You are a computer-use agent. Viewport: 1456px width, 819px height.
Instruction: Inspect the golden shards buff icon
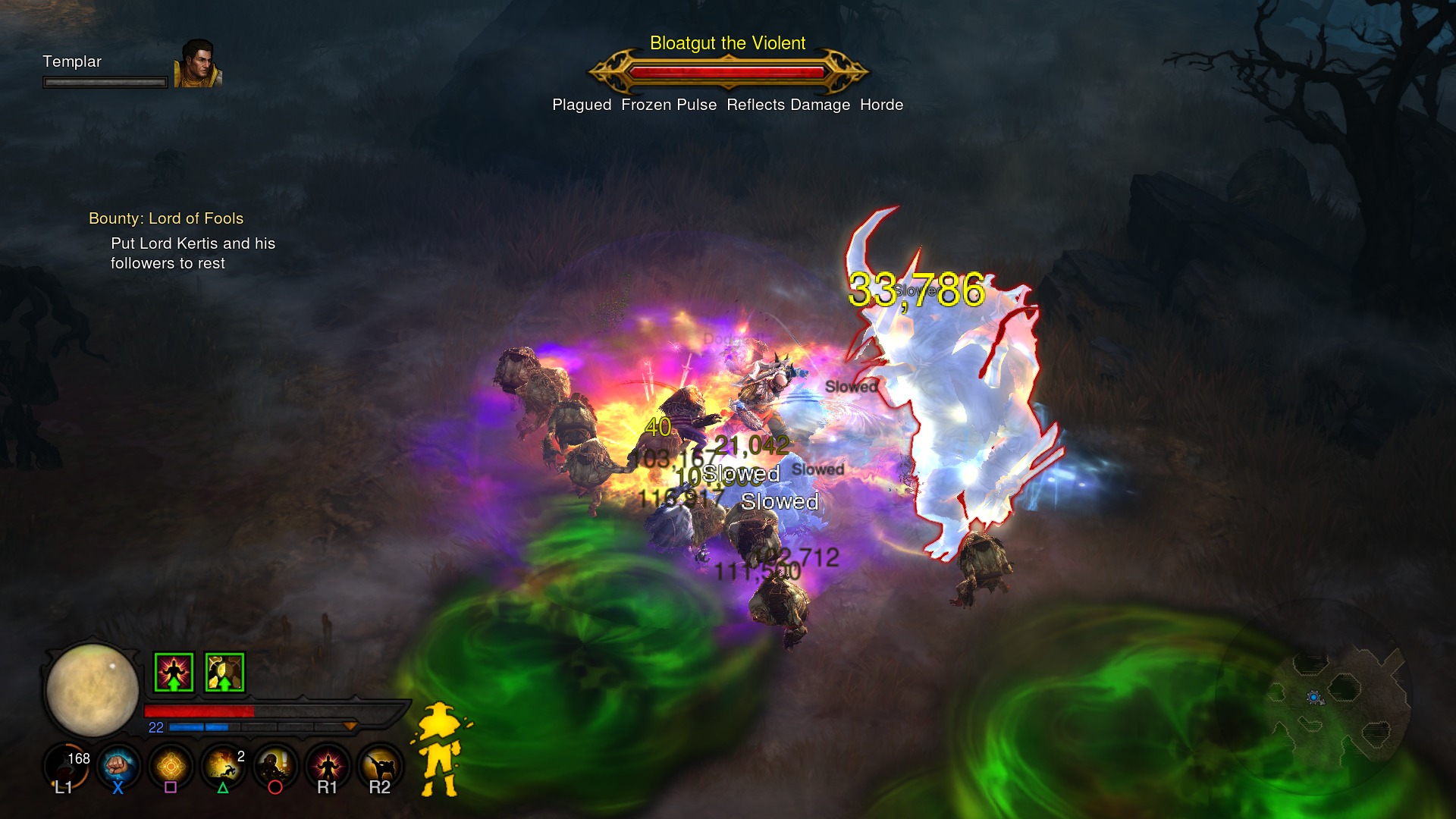(224, 672)
